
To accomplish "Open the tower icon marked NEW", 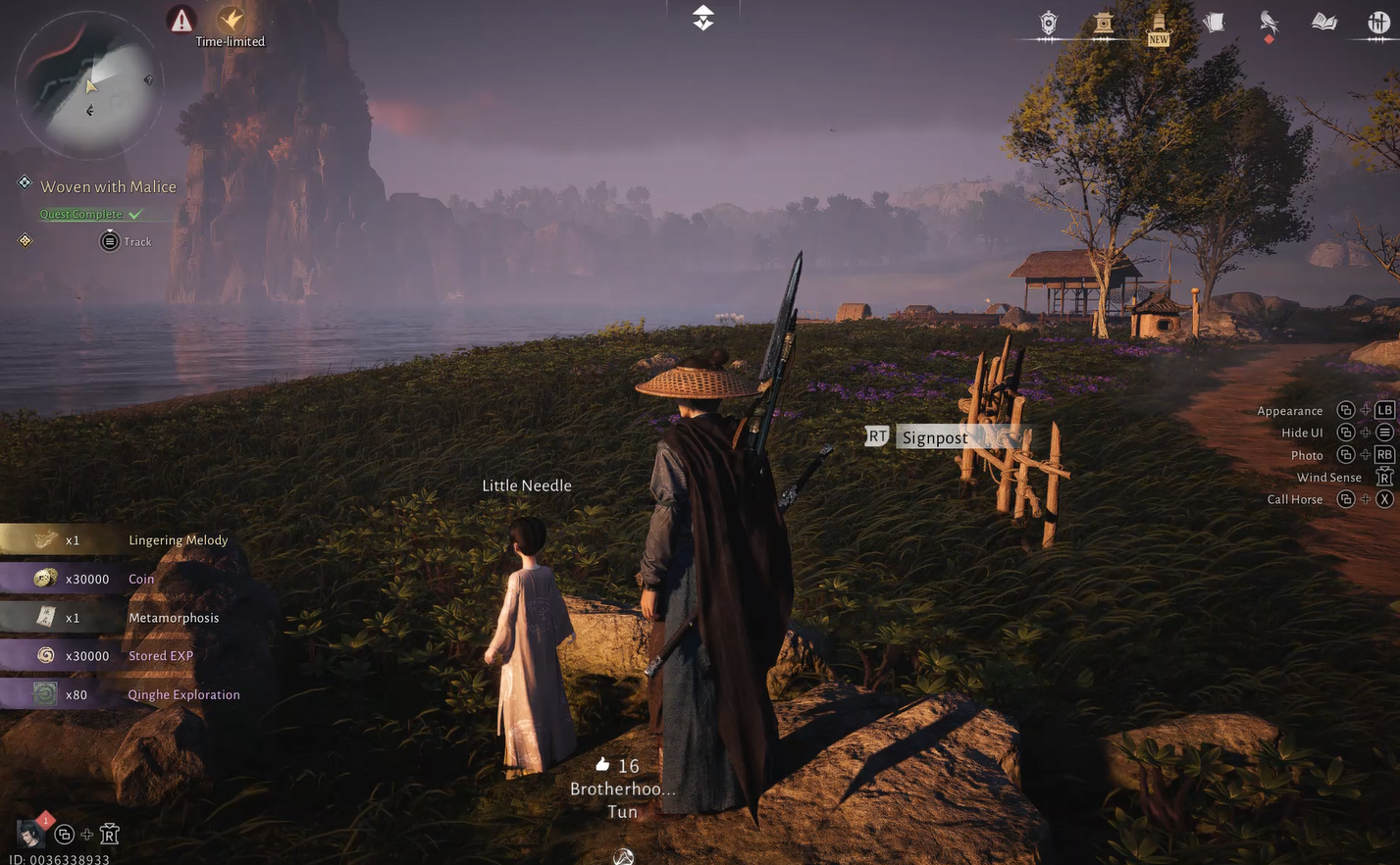I will click(1158, 22).
